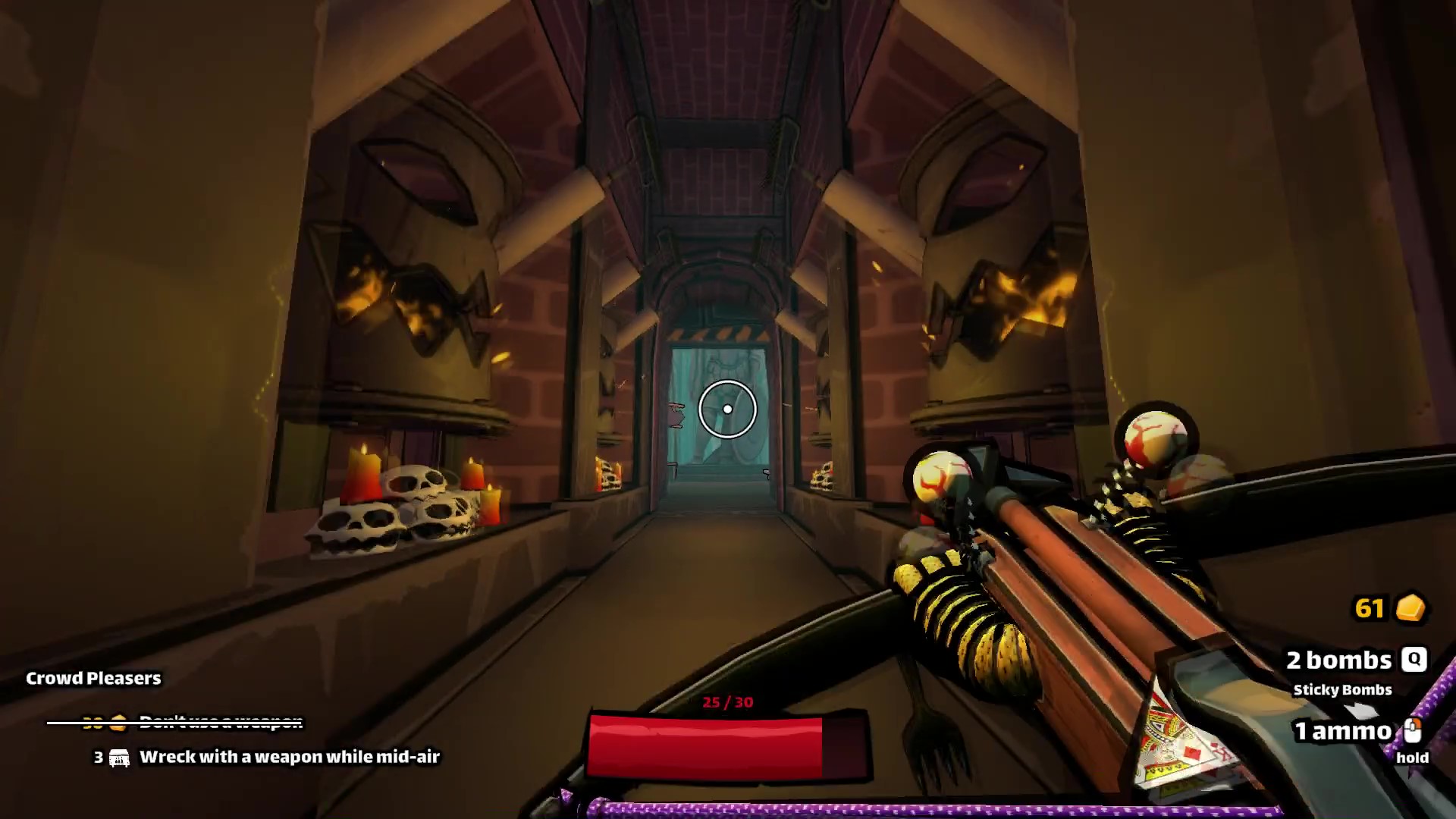1456x819 pixels.
Task: Open the Crowd Pleasers objective tracker
Action: pyautogui.click(x=93, y=678)
